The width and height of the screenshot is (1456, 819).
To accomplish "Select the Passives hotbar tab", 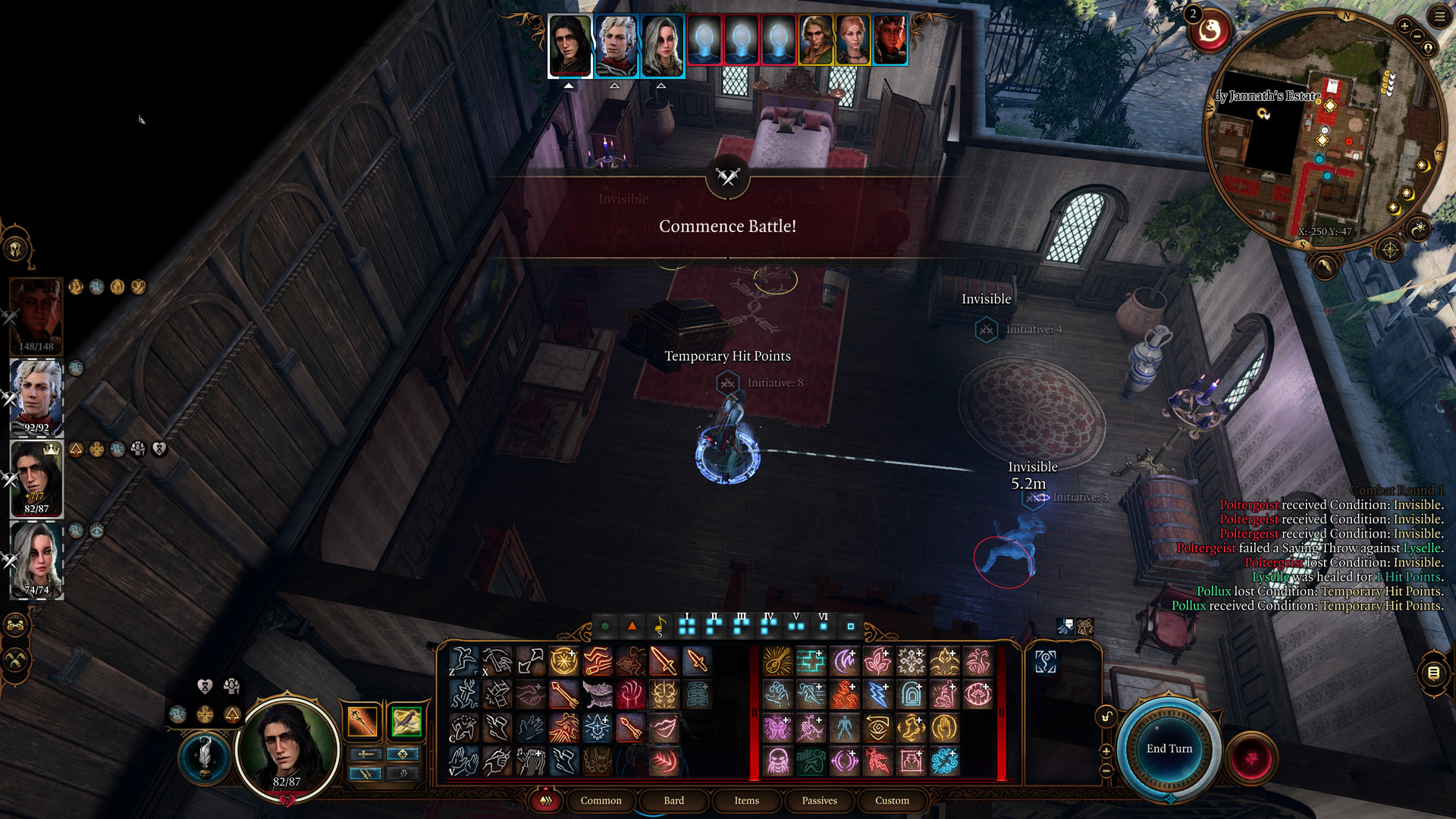I will coord(819,800).
